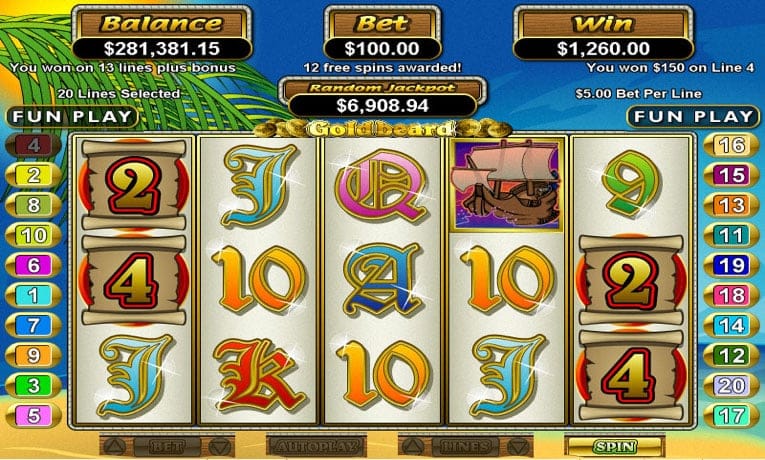Click the payline 10 marker

point(33,236)
